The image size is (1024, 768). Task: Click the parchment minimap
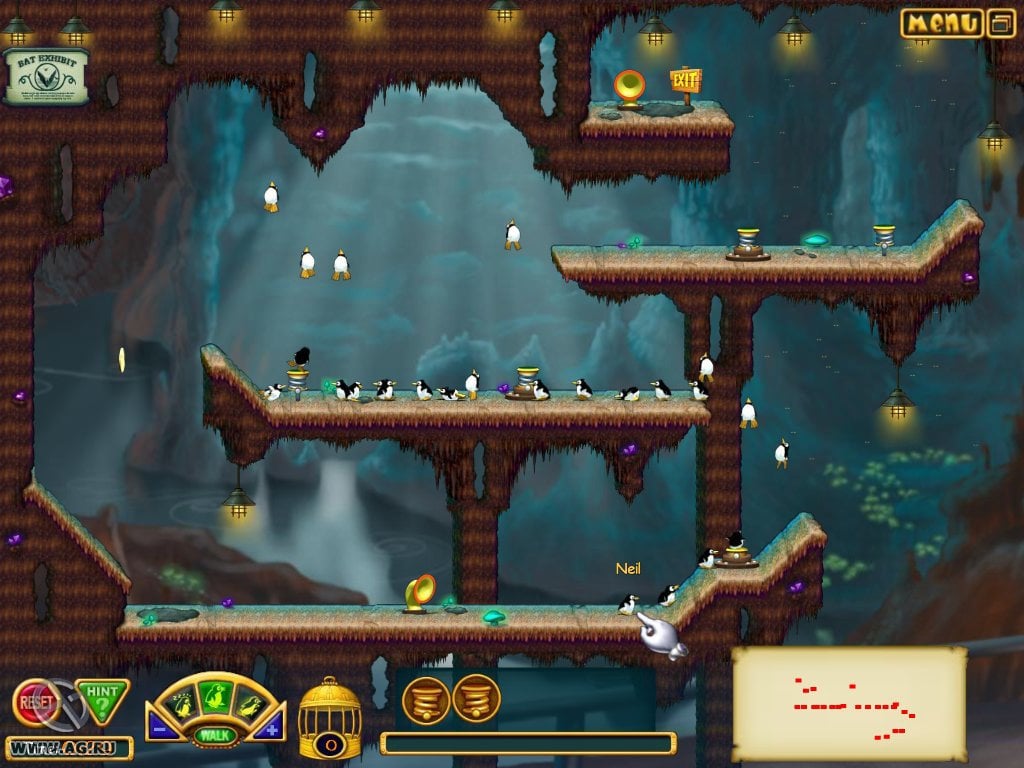coord(849,702)
